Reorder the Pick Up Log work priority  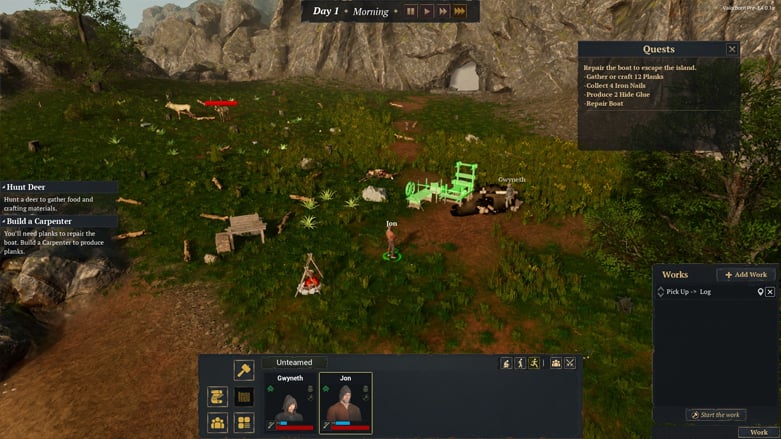(660, 292)
